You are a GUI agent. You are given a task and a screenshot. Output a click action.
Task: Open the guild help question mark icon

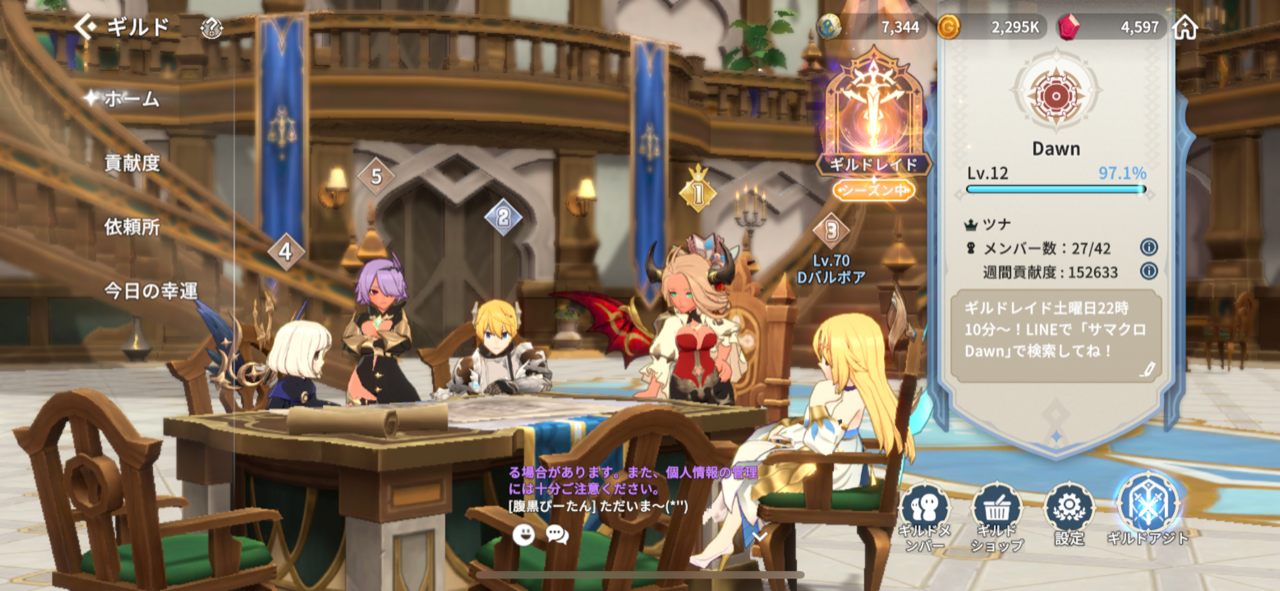click(x=211, y=28)
